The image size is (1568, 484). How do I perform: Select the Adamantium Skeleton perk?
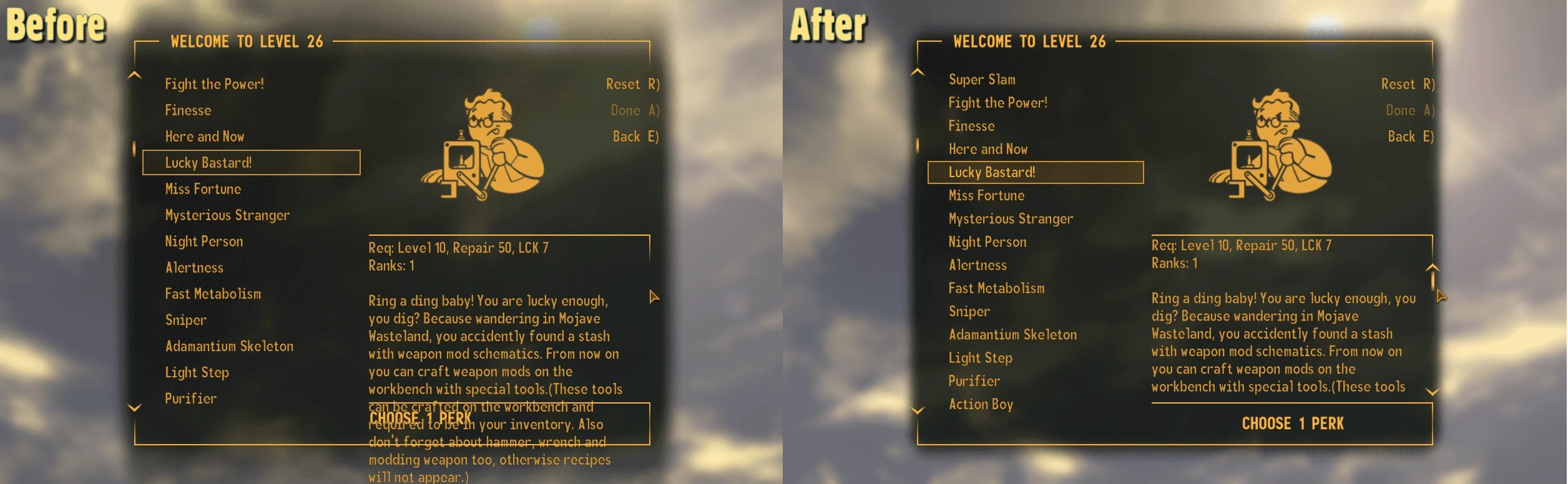[x=1014, y=334]
